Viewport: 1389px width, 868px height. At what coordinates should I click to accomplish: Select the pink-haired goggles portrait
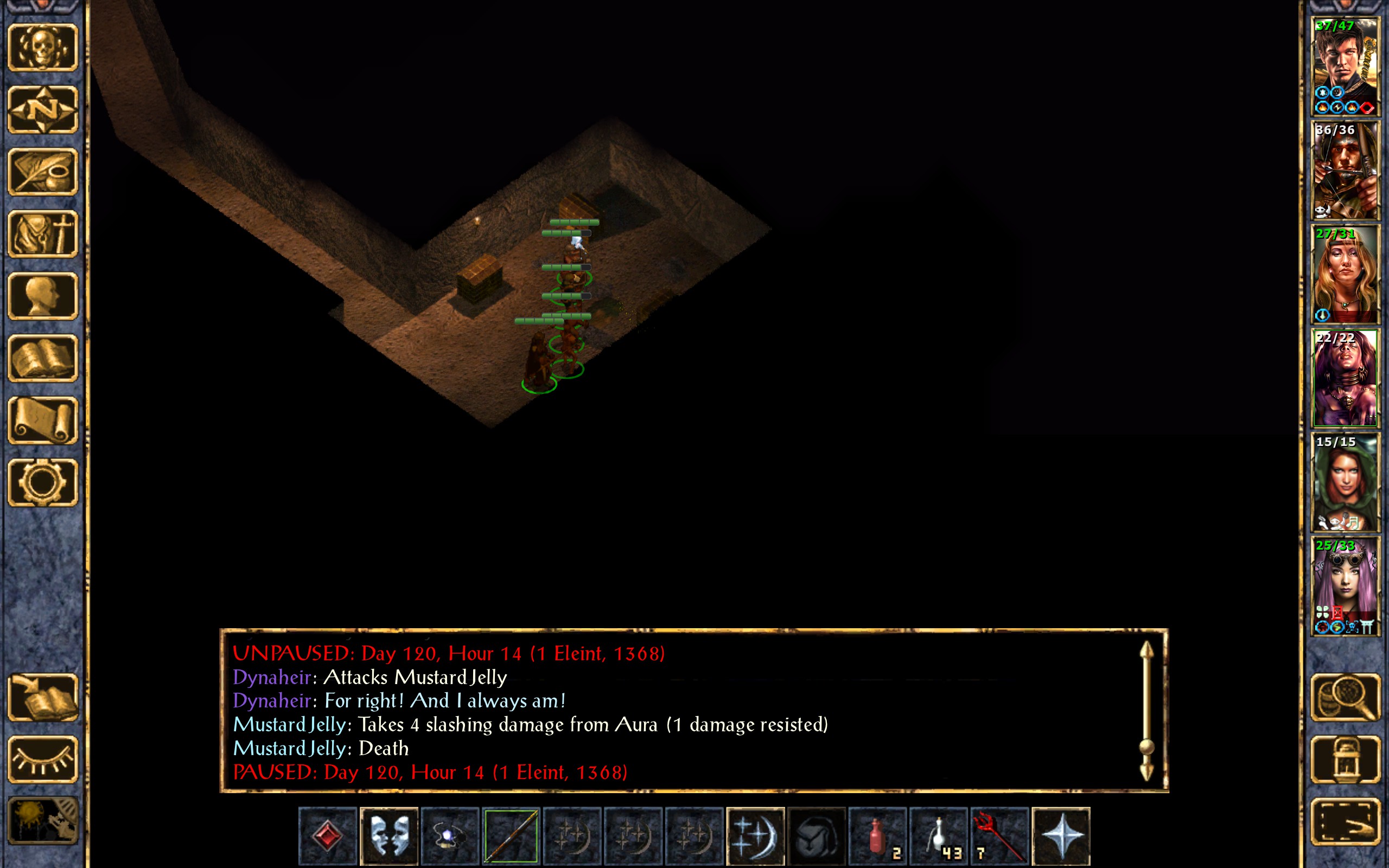(x=1345, y=585)
